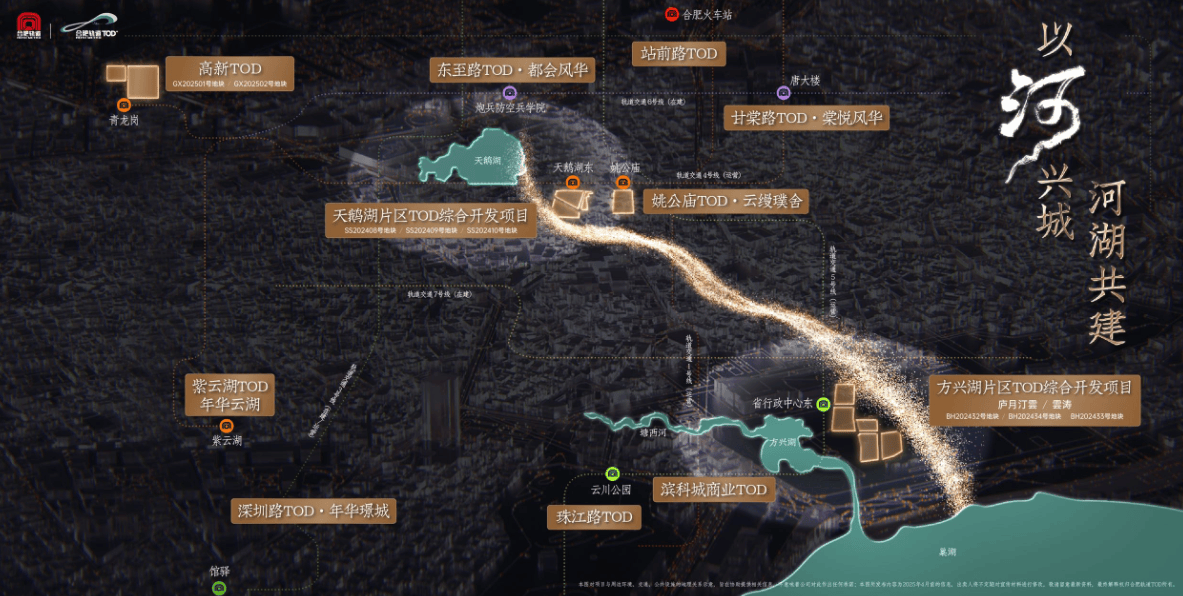The width and height of the screenshot is (1183, 596).
Task: Select the 青龙岗 station marker
Action: point(124,104)
